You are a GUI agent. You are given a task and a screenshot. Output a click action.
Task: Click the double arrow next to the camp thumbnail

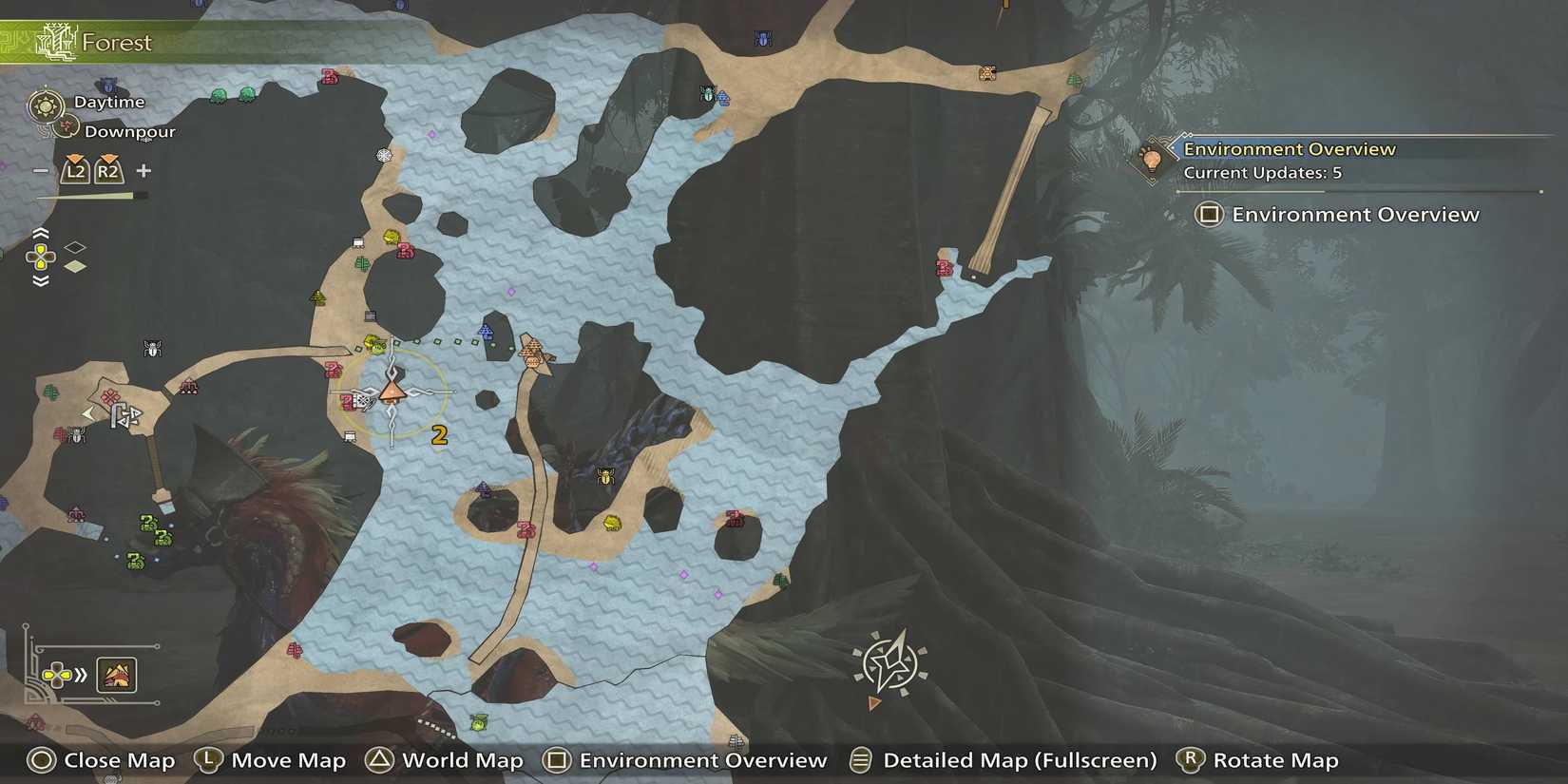point(82,676)
